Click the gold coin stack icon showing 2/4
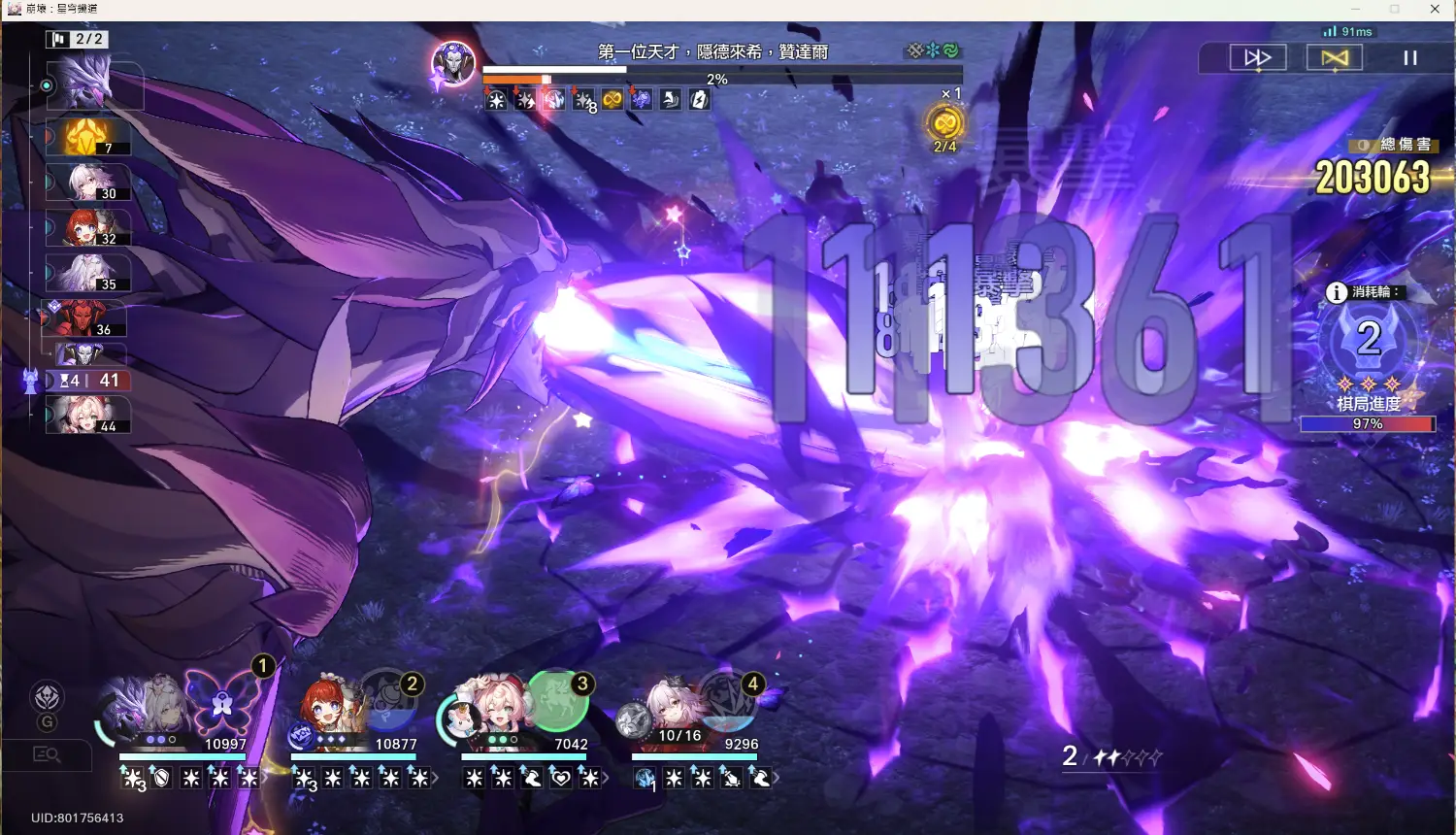1456x835 pixels. [945, 123]
